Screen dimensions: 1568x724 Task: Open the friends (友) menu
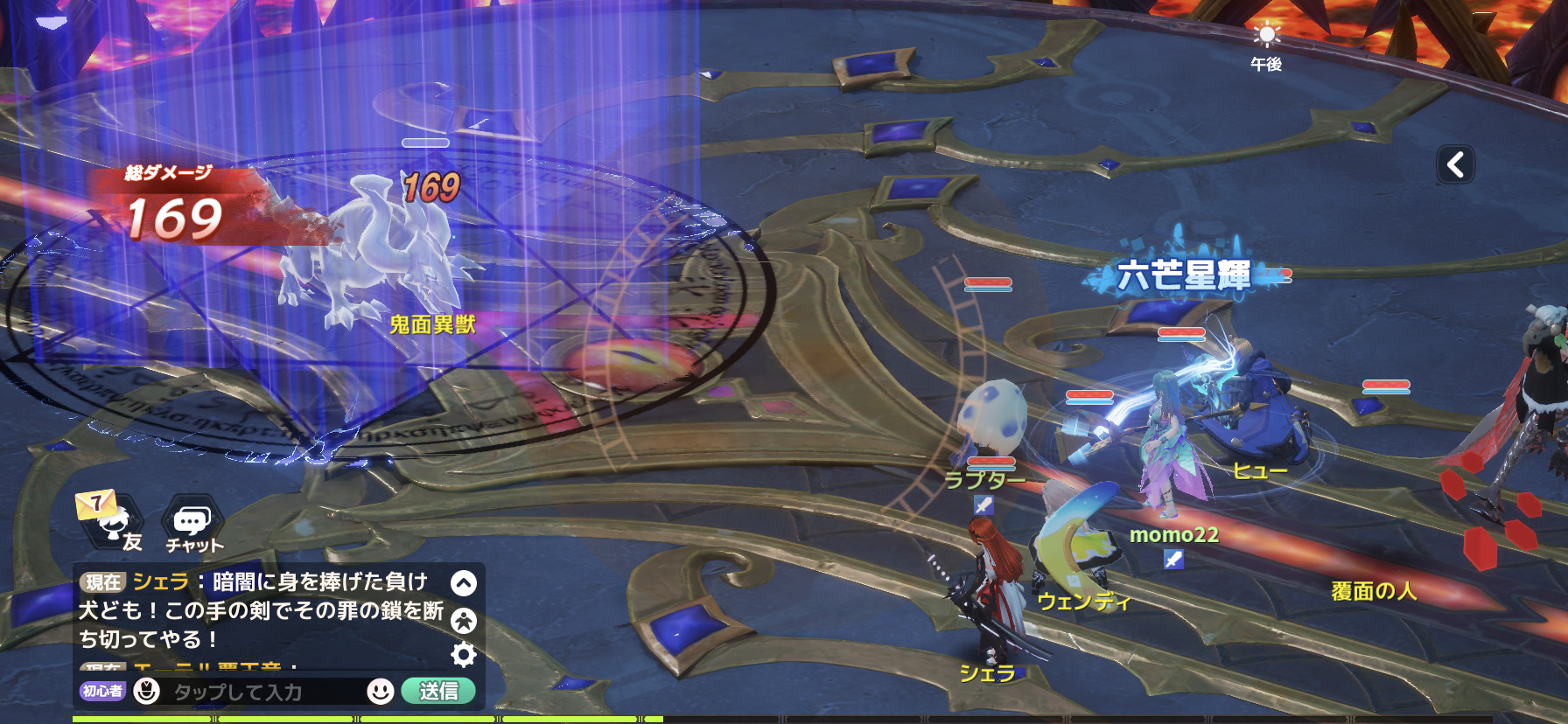coord(114,523)
